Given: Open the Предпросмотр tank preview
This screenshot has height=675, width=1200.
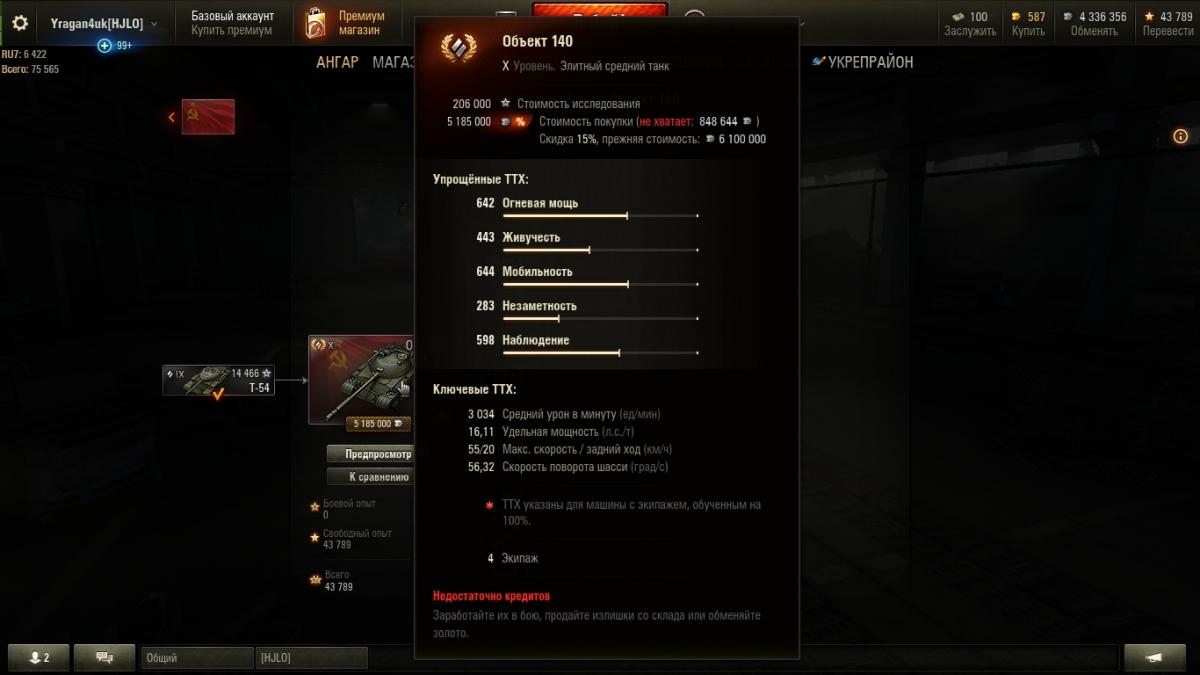Looking at the screenshot, I should [x=370, y=453].
